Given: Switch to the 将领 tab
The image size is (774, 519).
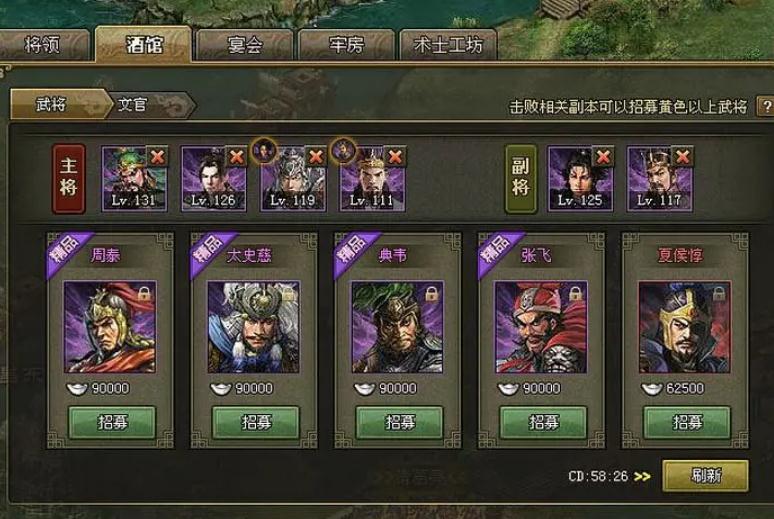Looking at the screenshot, I should (x=44, y=45).
